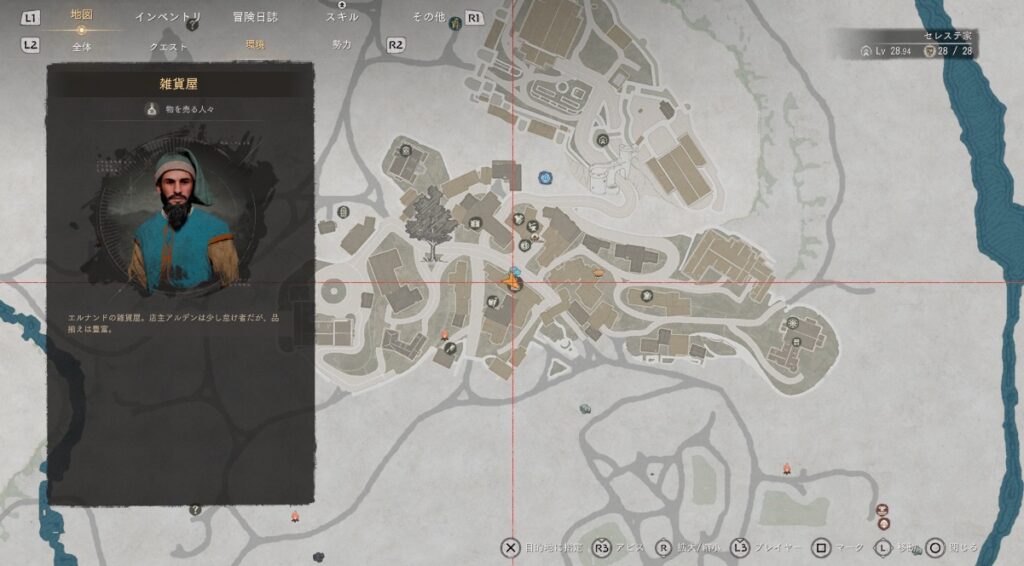This screenshot has width=1024, height=566.
Task: Switch to the 勢力 map filter
Action: pos(342,45)
